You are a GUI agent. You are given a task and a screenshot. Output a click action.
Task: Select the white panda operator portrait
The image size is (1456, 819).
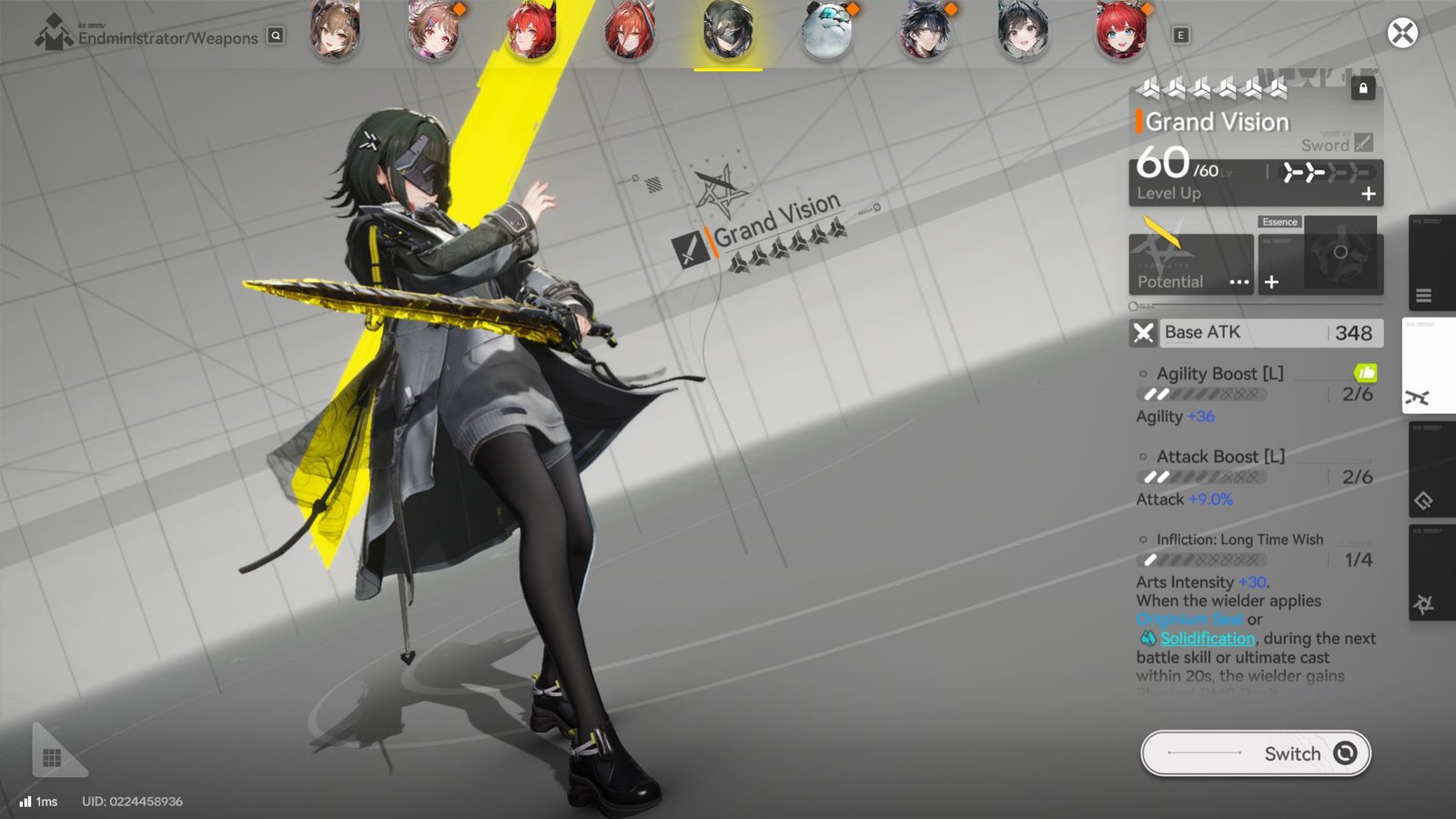(x=826, y=30)
